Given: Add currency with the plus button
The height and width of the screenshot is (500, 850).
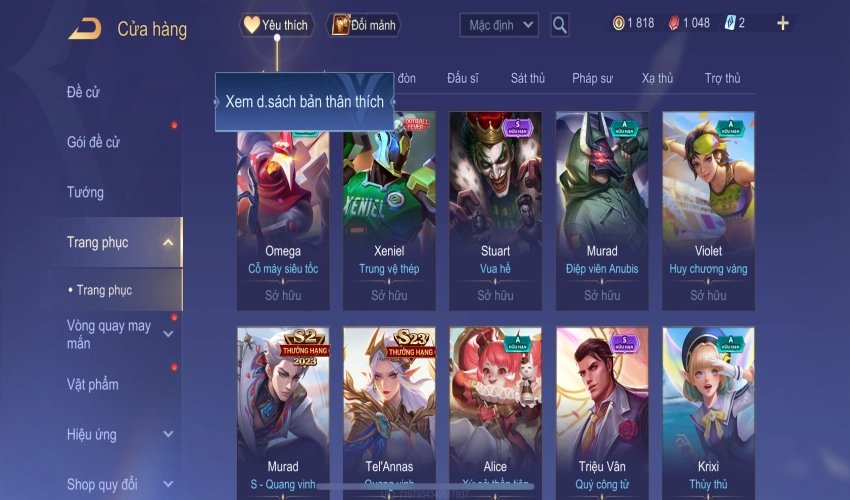Looking at the screenshot, I should pos(782,23).
